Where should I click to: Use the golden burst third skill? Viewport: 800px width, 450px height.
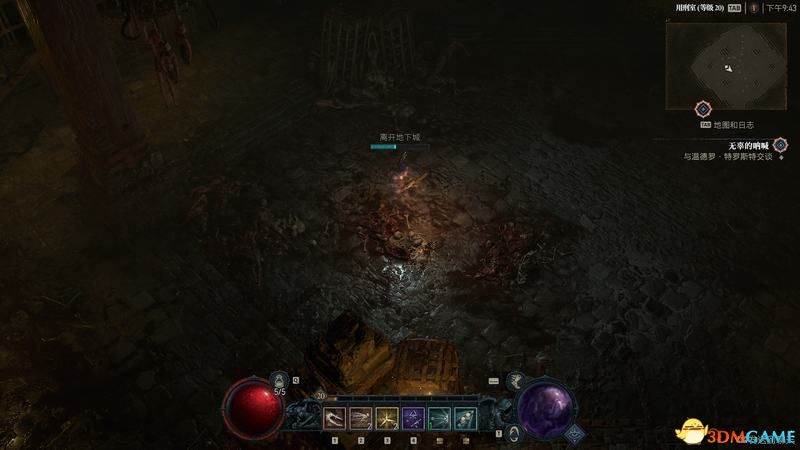tap(387, 418)
